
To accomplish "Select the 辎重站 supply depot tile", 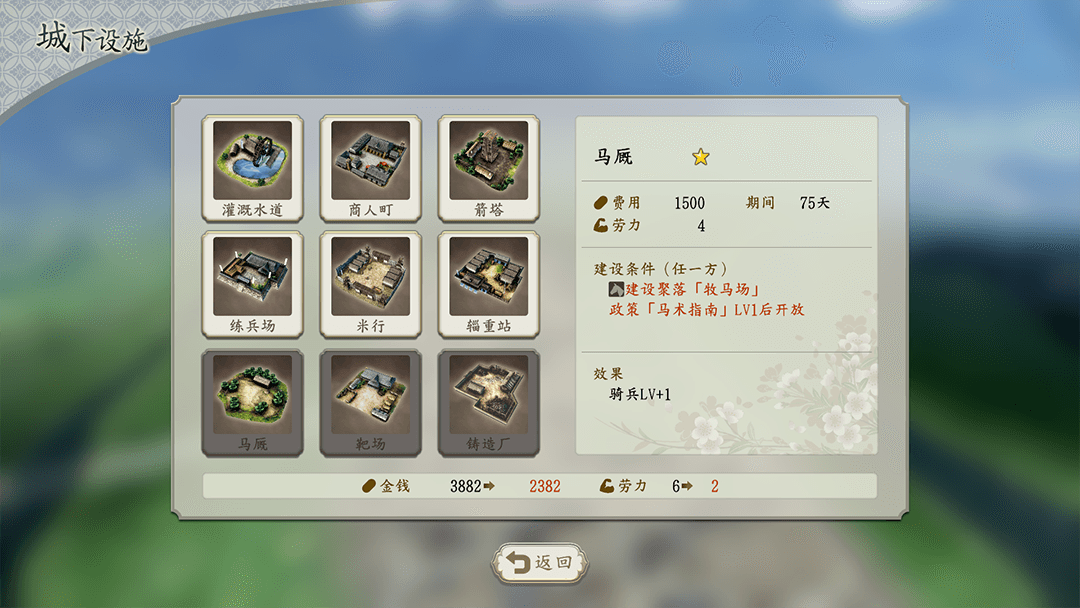I will pos(488,284).
